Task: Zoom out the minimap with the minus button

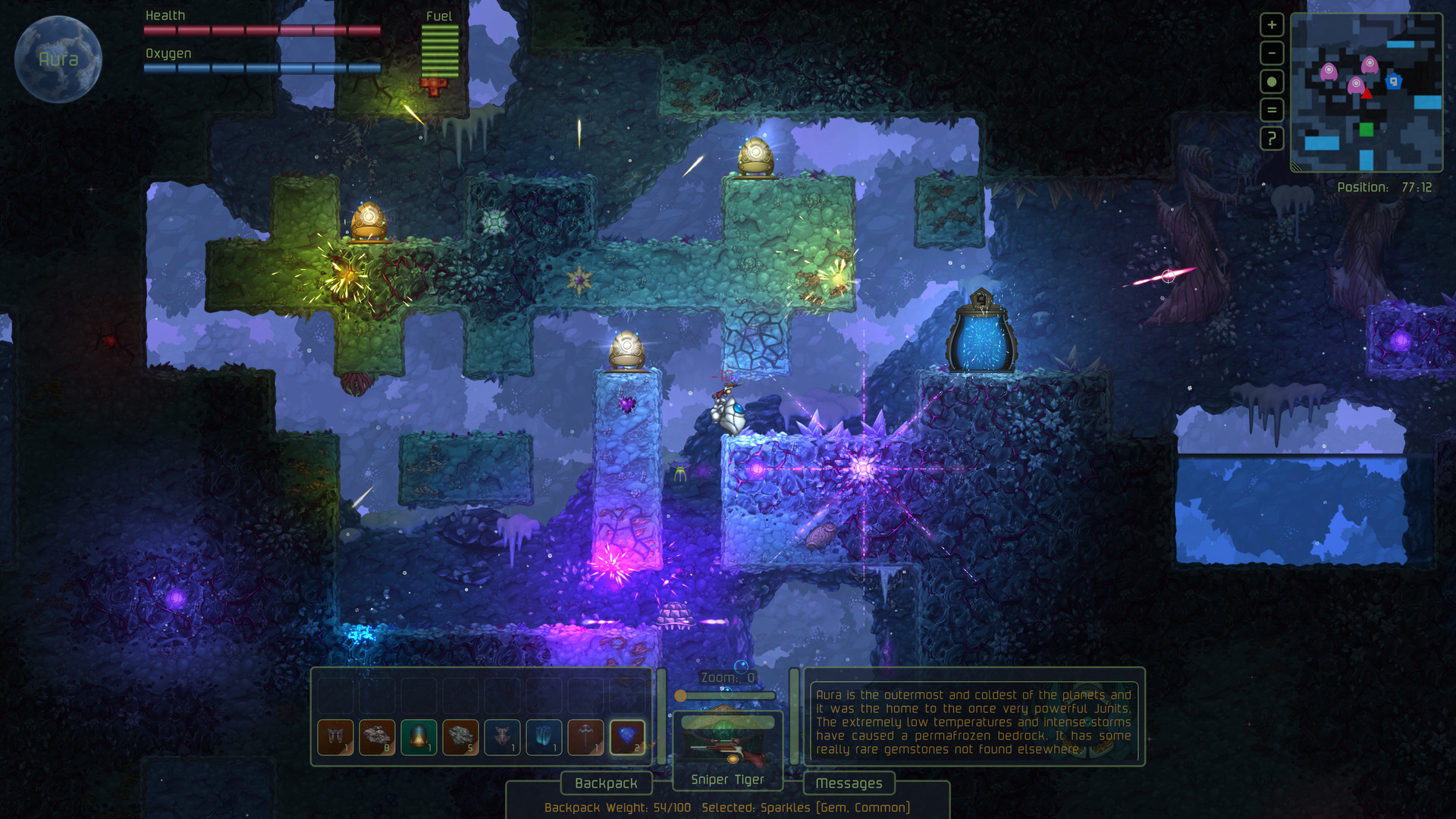Action: point(1271,53)
